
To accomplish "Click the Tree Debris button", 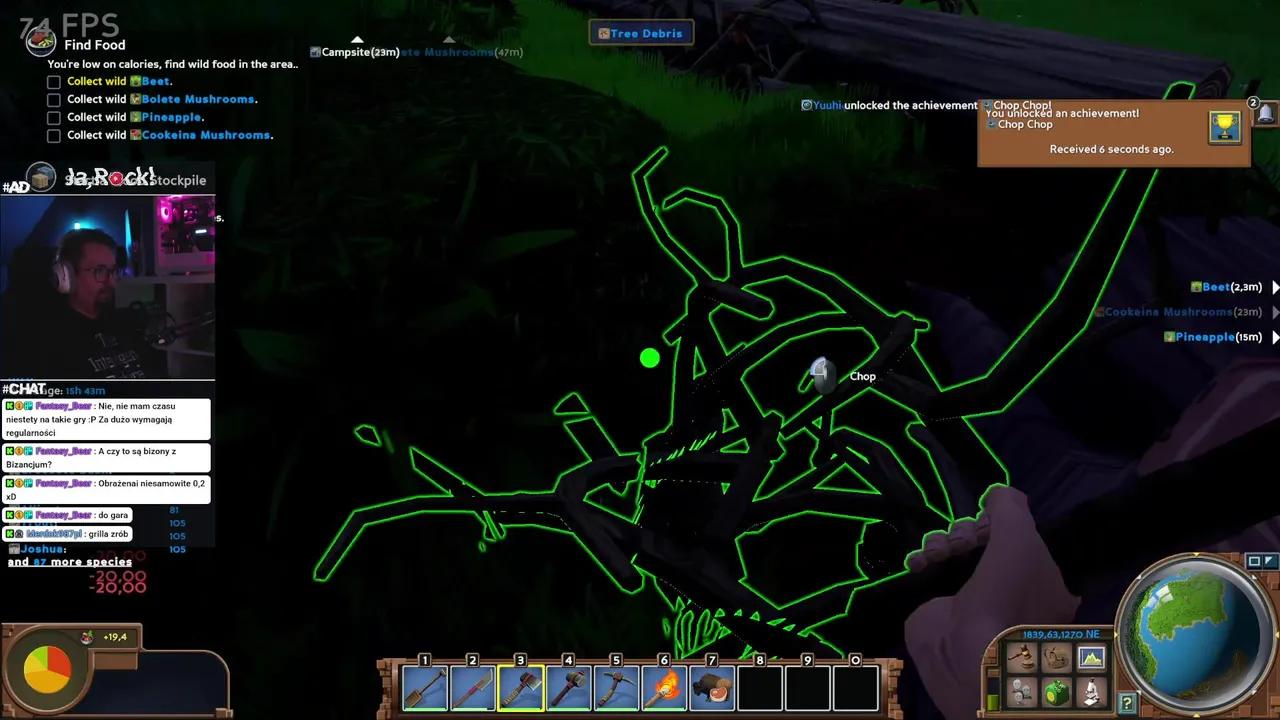I will click(x=641, y=33).
